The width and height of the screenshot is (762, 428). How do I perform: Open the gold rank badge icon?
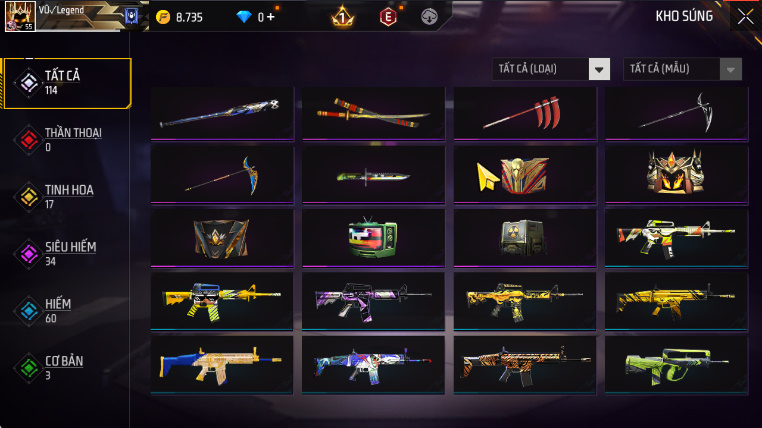(x=341, y=16)
